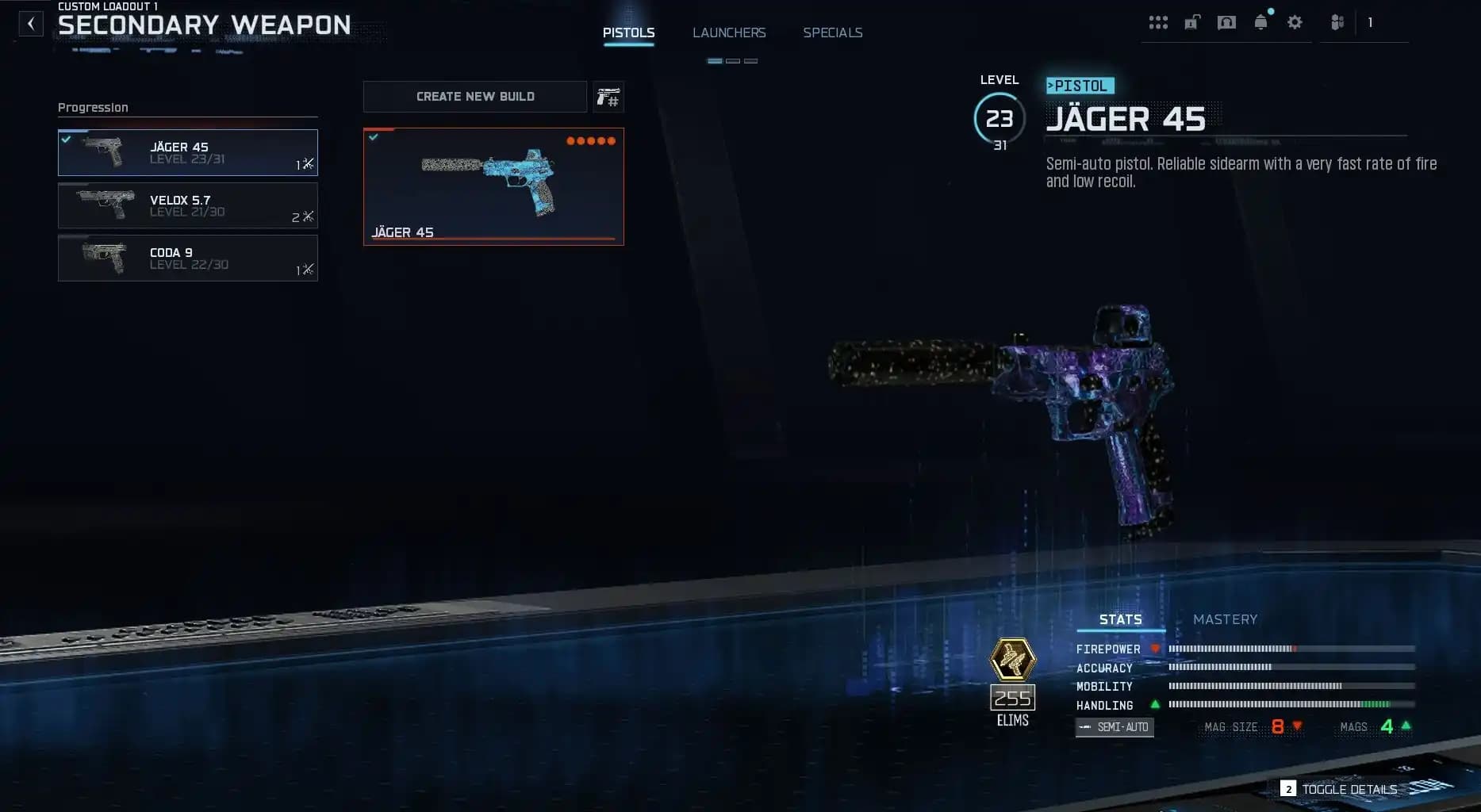Open the social grid menu icon
Image resolution: width=1481 pixels, height=812 pixels.
point(1158,22)
